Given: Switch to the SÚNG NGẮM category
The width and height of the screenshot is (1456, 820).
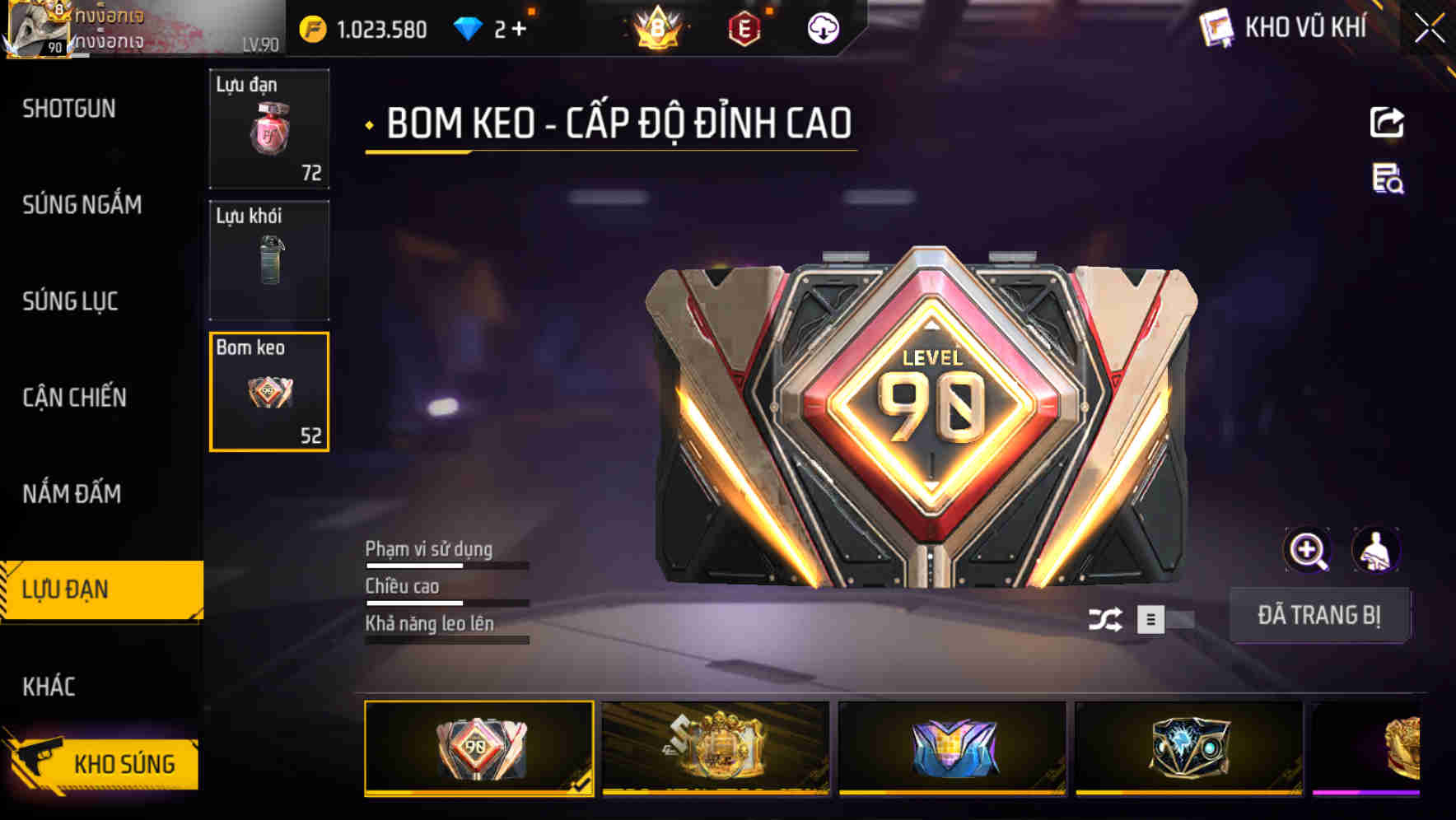Looking at the screenshot, I should (x=82, y=205).
